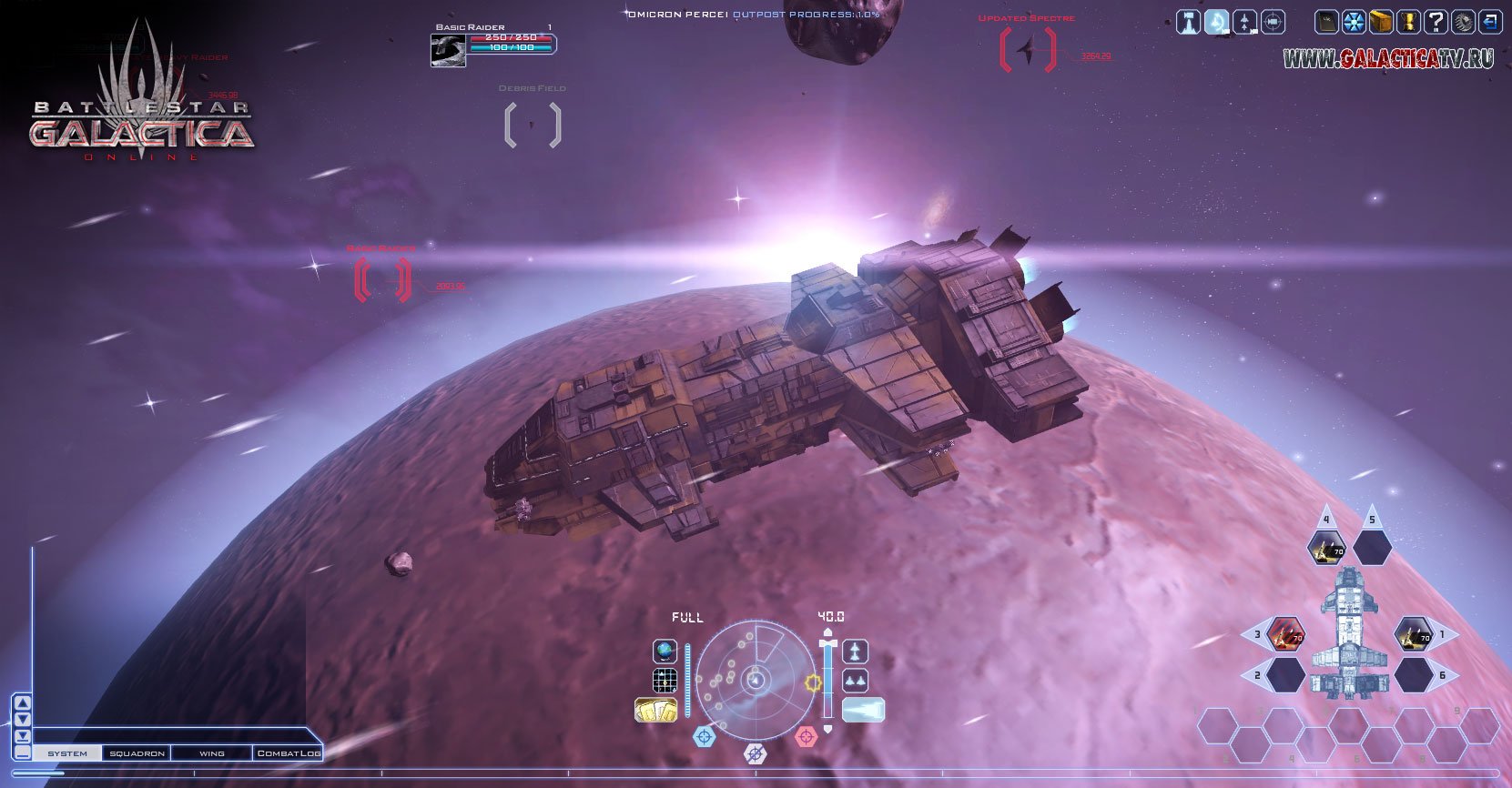Open the question mark help icon

(x=1436, y=22)
